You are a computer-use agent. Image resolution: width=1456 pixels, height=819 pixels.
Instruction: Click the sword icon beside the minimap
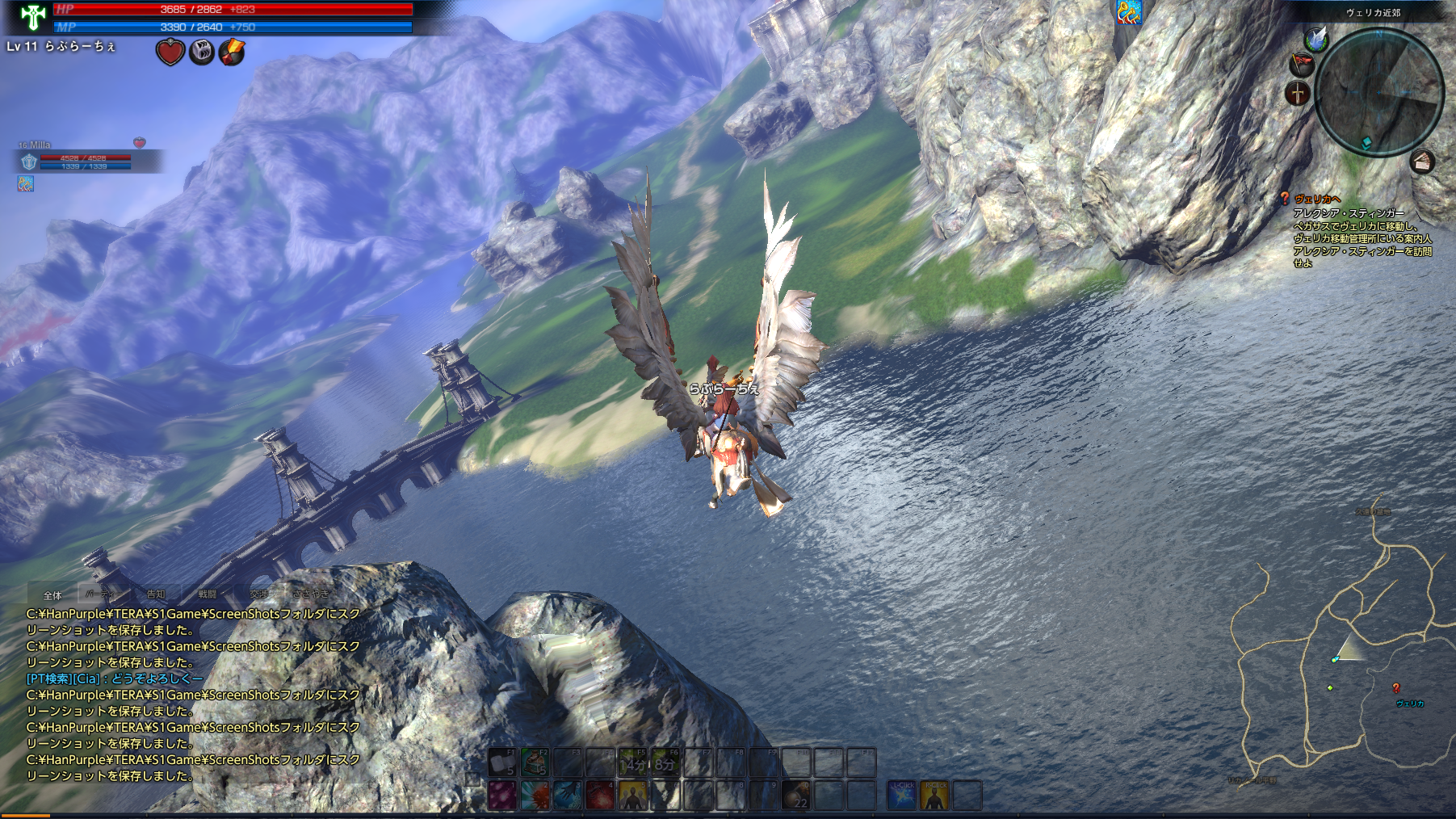coord(1297,93)
